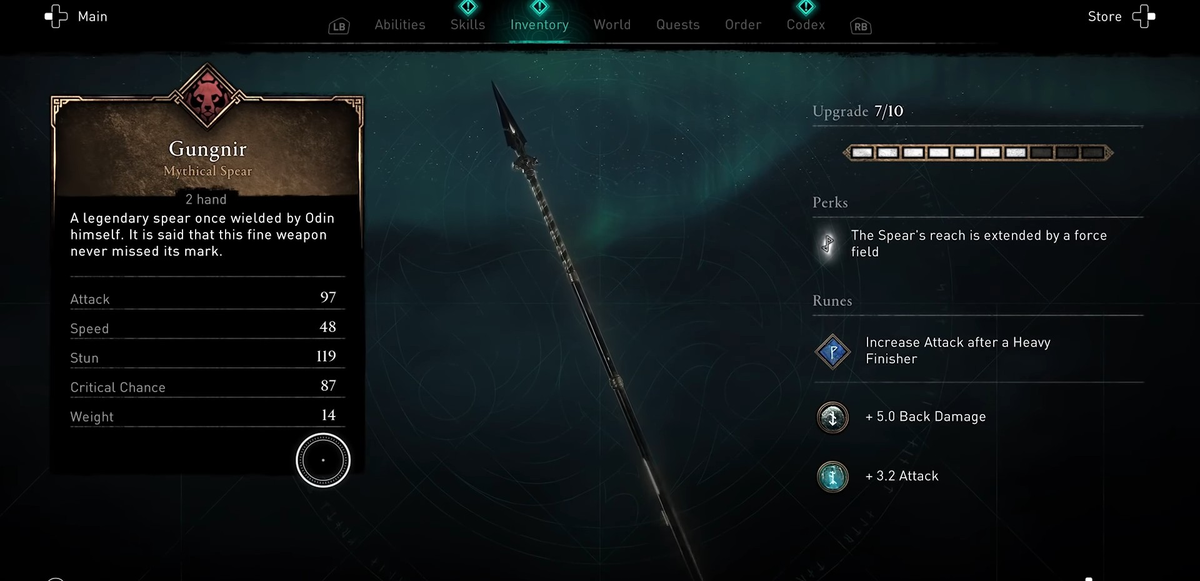
Task: Open the Quests tab
Action: [x=678, y=25]
